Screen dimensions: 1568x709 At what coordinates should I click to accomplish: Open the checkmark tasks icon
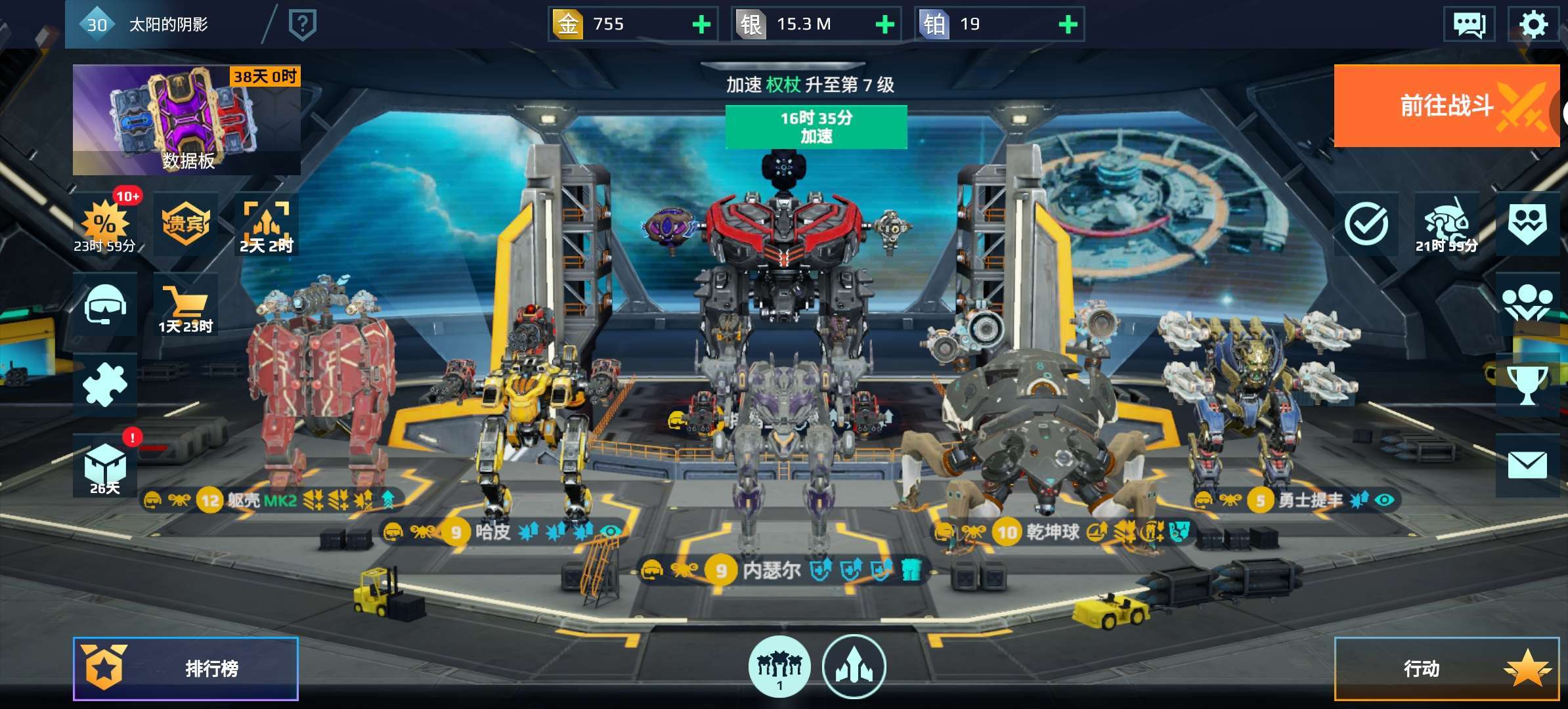[x=1366, y=224]
